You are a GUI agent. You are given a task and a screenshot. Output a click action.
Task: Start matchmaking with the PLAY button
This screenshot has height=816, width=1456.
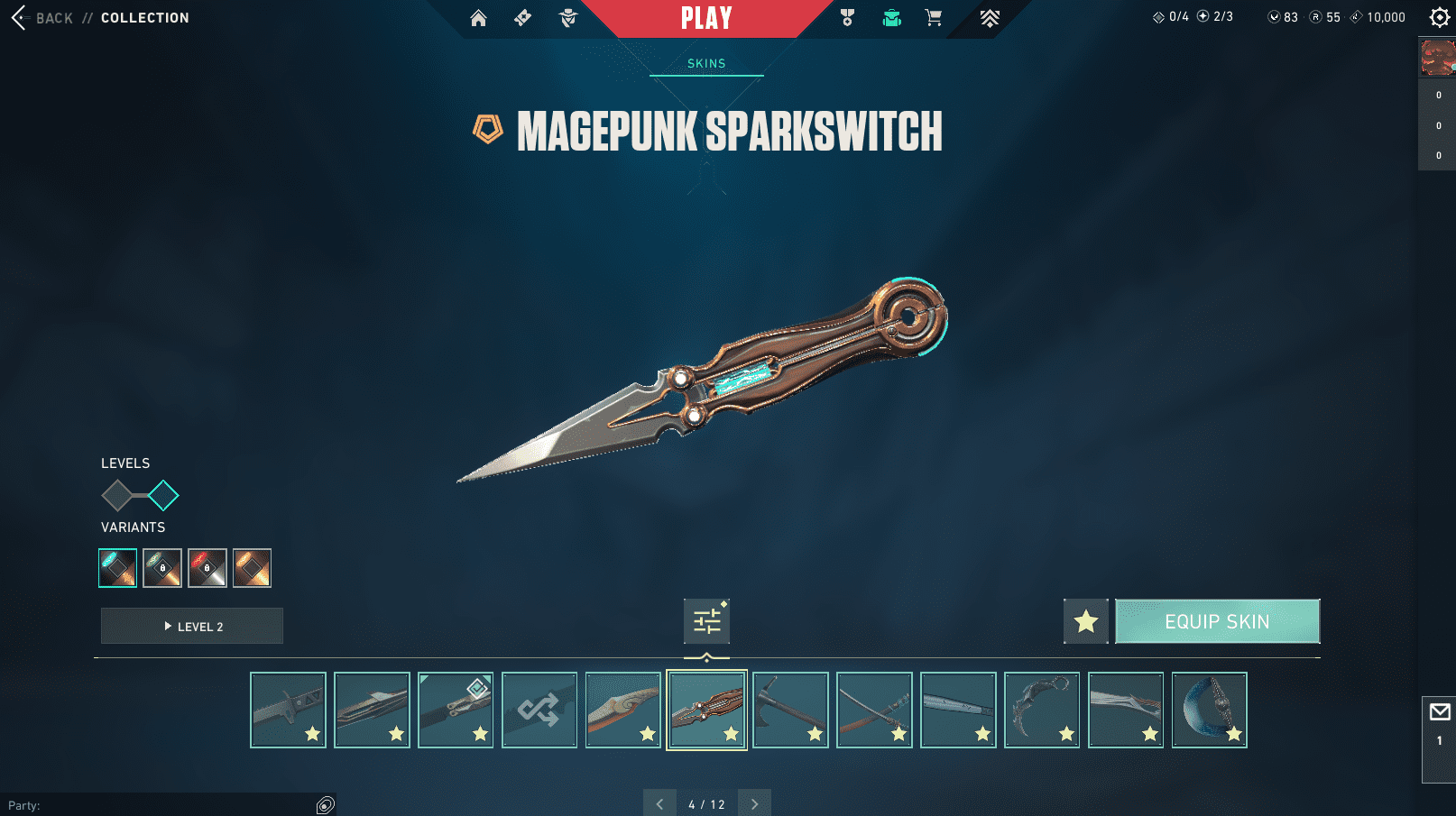[706, 18]
